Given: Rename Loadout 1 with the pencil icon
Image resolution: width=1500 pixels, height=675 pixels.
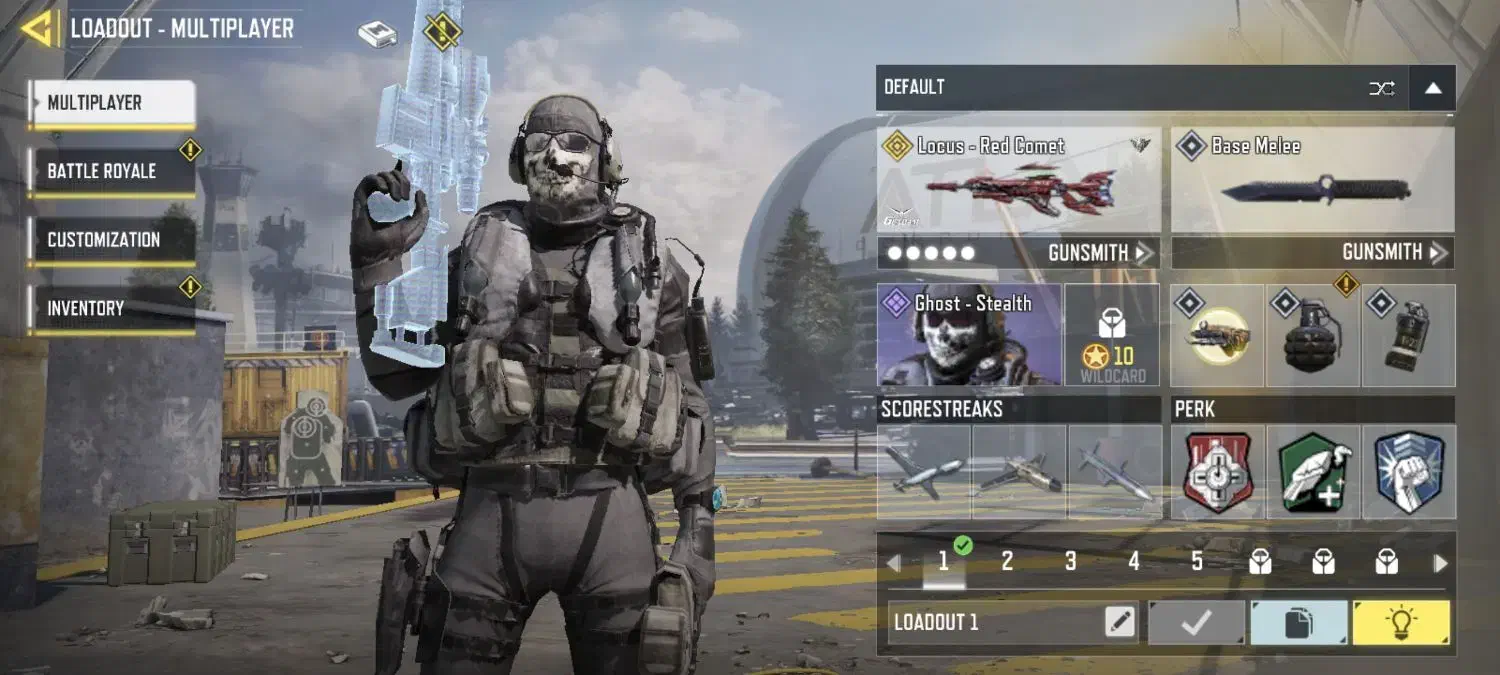Looking at the screenshot, I should (1120, 623).
